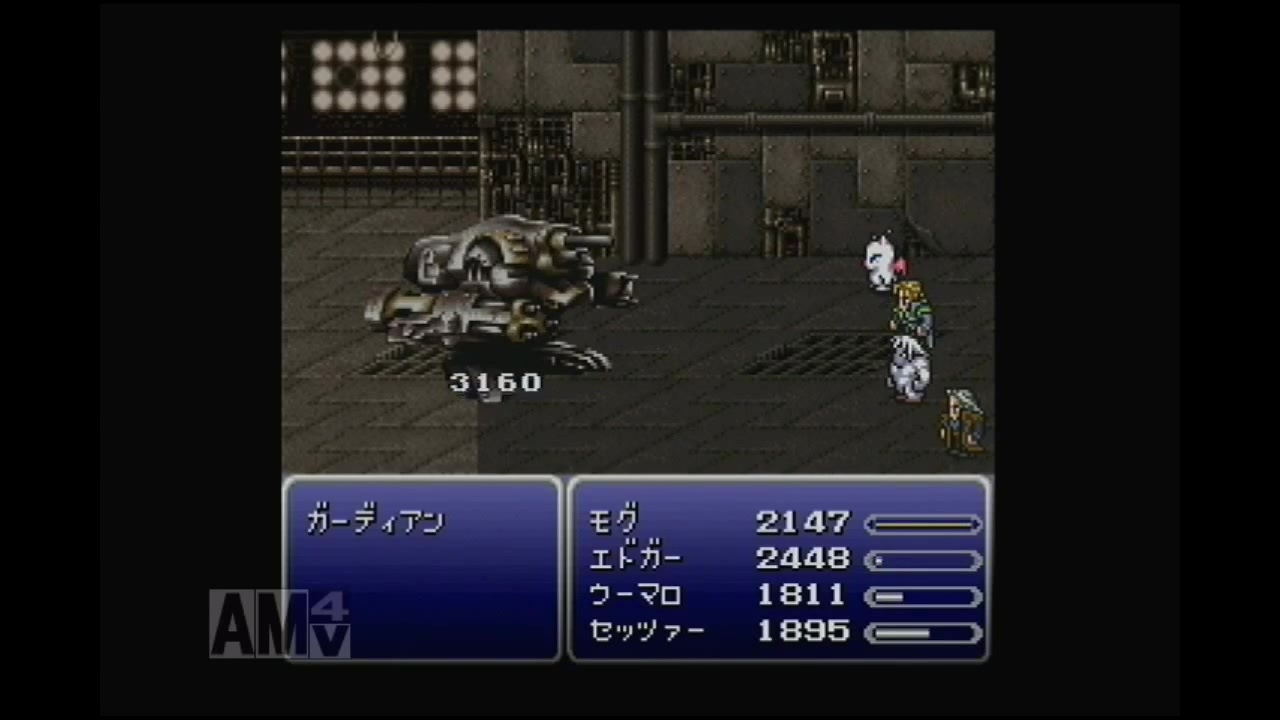Image resolution: width=1280 pixels, height=720 pixels.
Task: Click Mog's full ATB gauge
Action: pos(923,523)
